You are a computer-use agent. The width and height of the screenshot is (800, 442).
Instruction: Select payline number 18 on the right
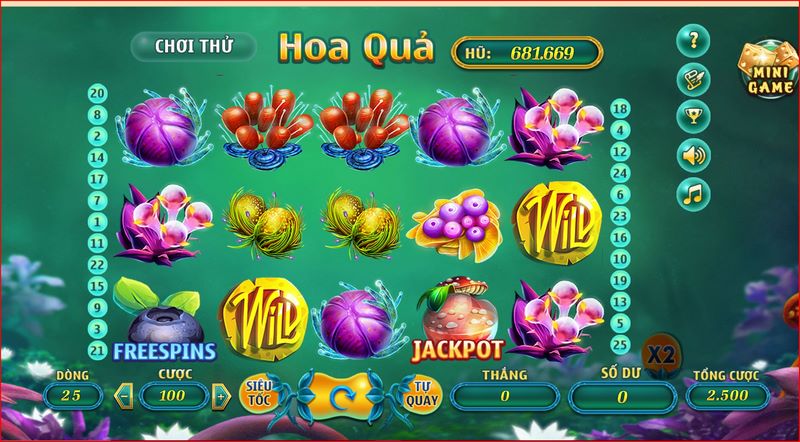[619, 109]
